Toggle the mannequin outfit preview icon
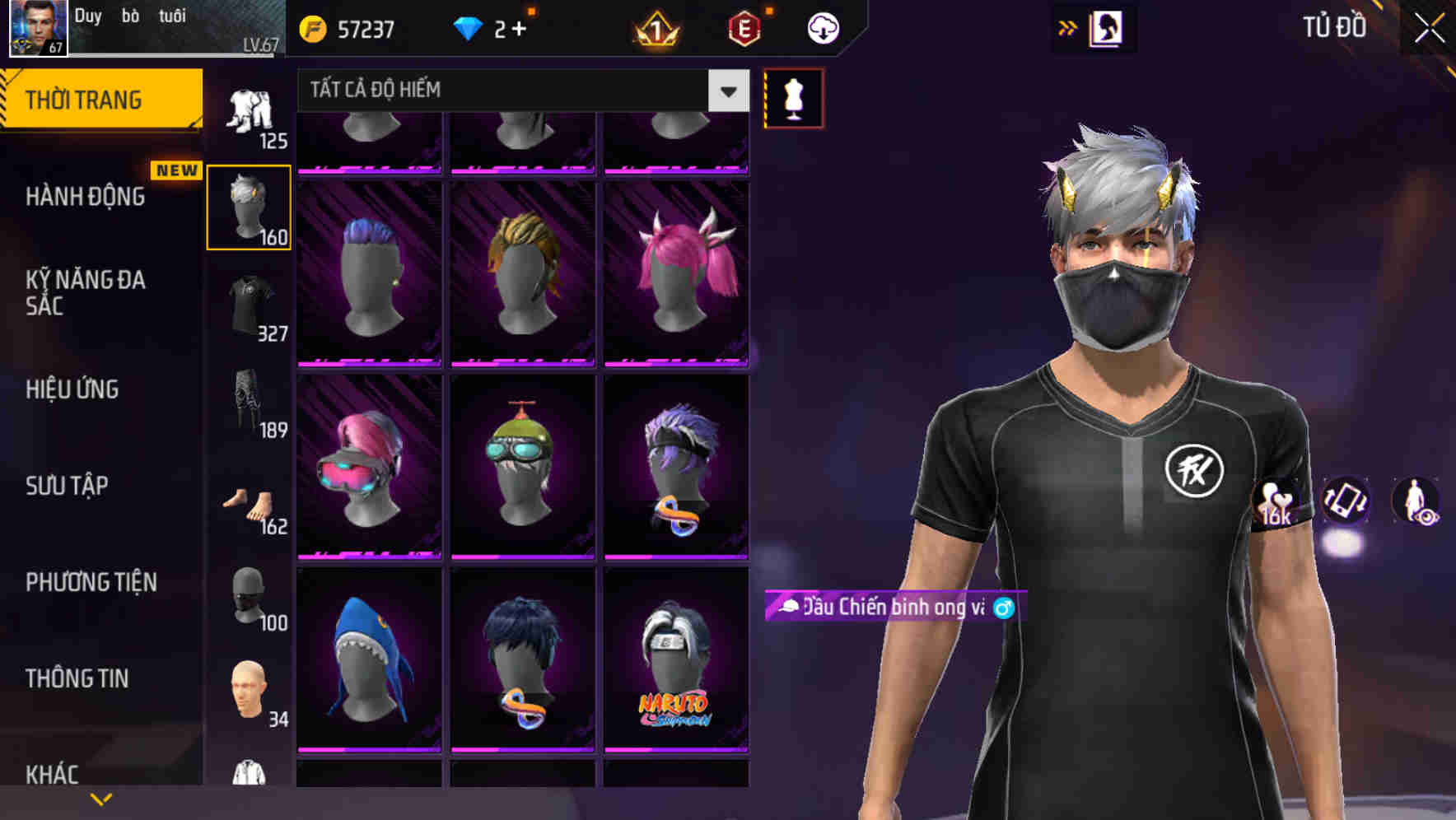Screen dimensions: 1456x820 click(792, 97)
